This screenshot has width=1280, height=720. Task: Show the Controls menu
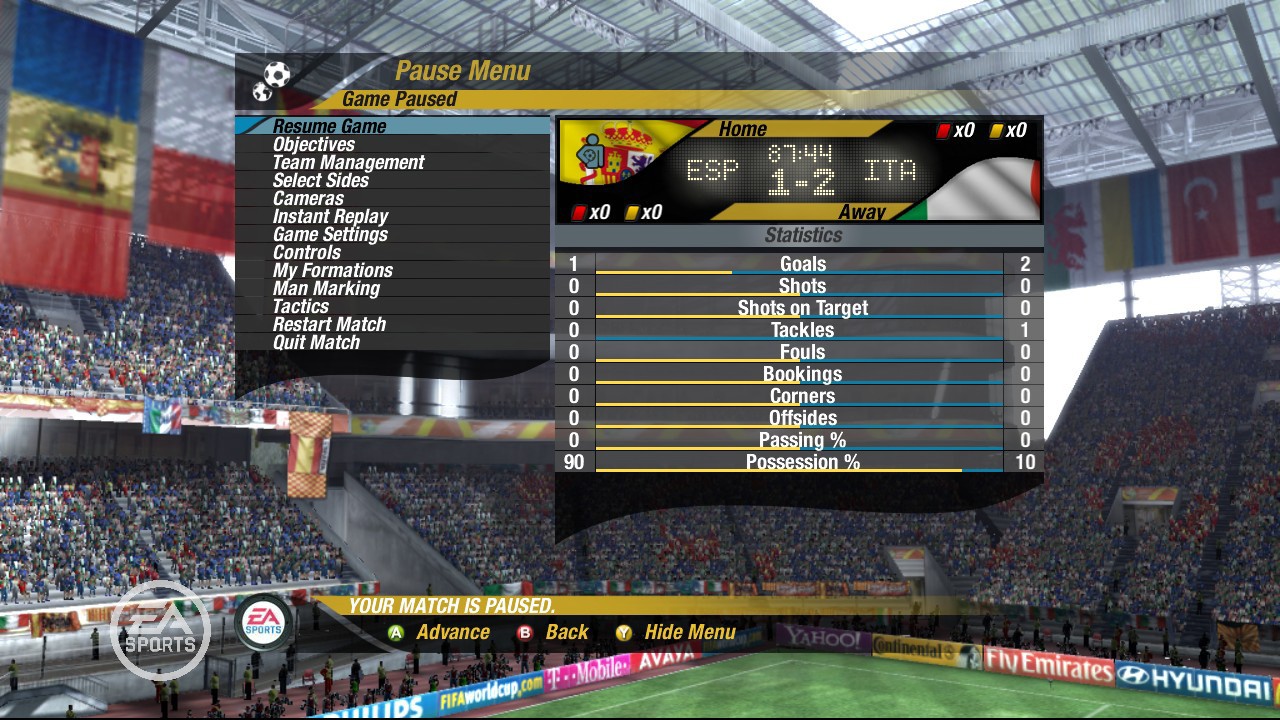(307, 253)
